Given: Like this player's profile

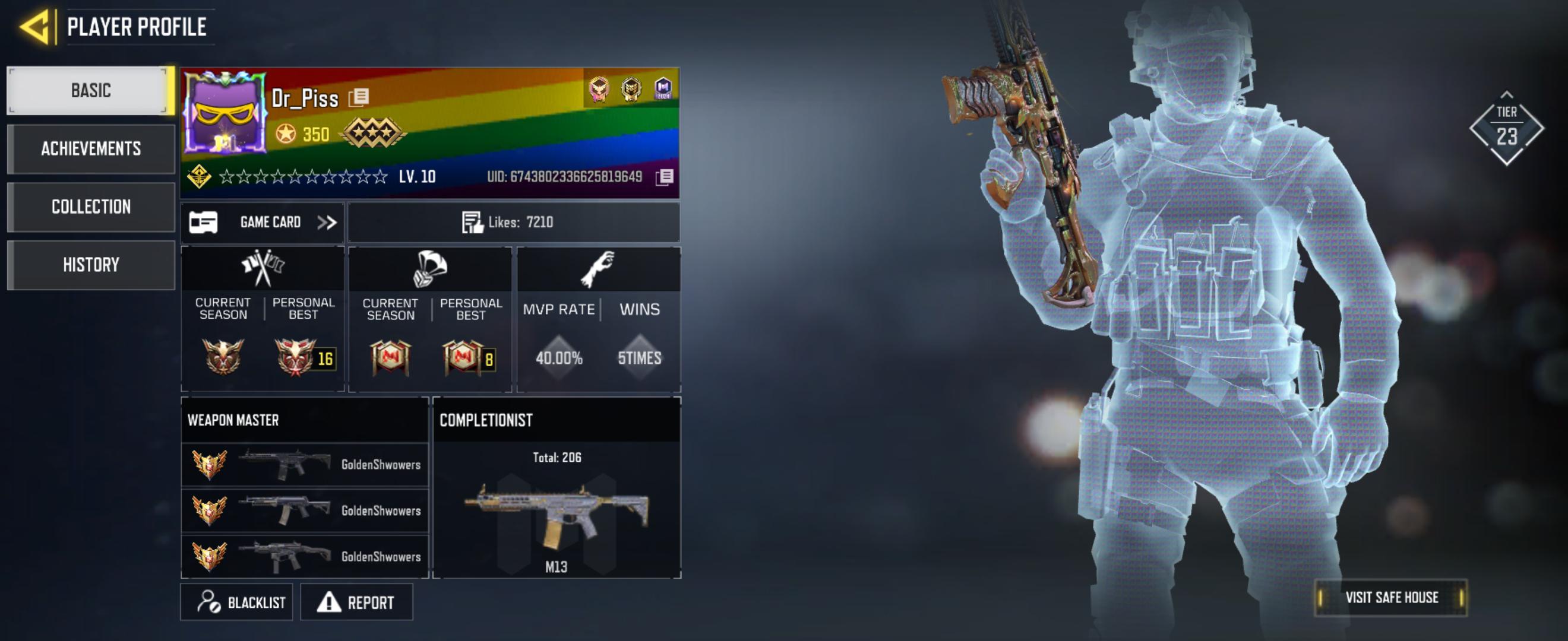Looking at the screenshot, I should point(472,223).
